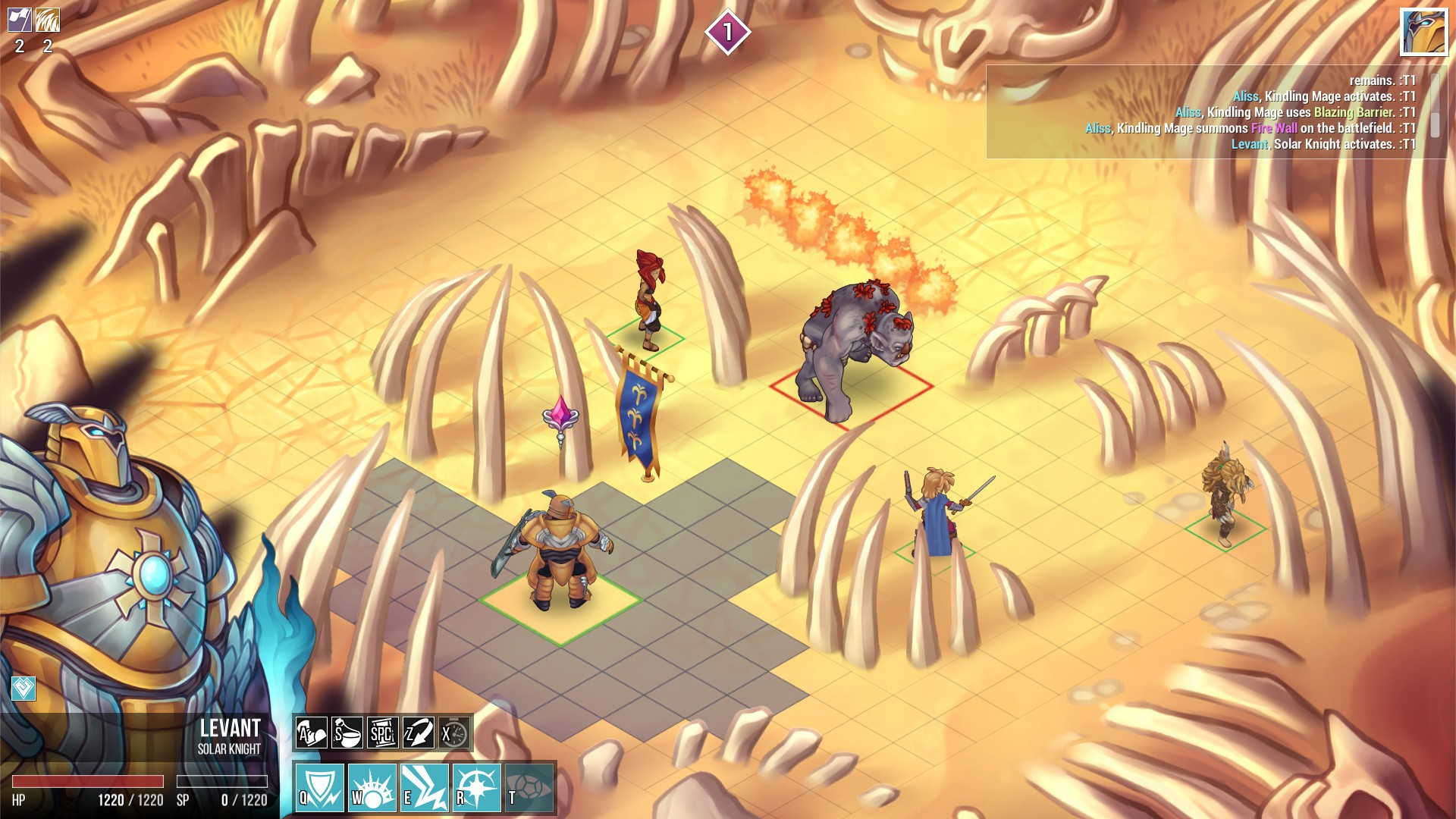Trigger the radiant star ability

[x=476, y=787]
